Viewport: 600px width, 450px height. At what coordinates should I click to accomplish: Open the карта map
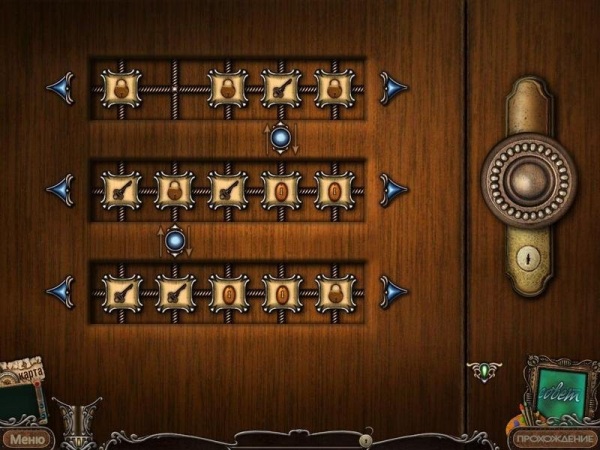[26, 375]
